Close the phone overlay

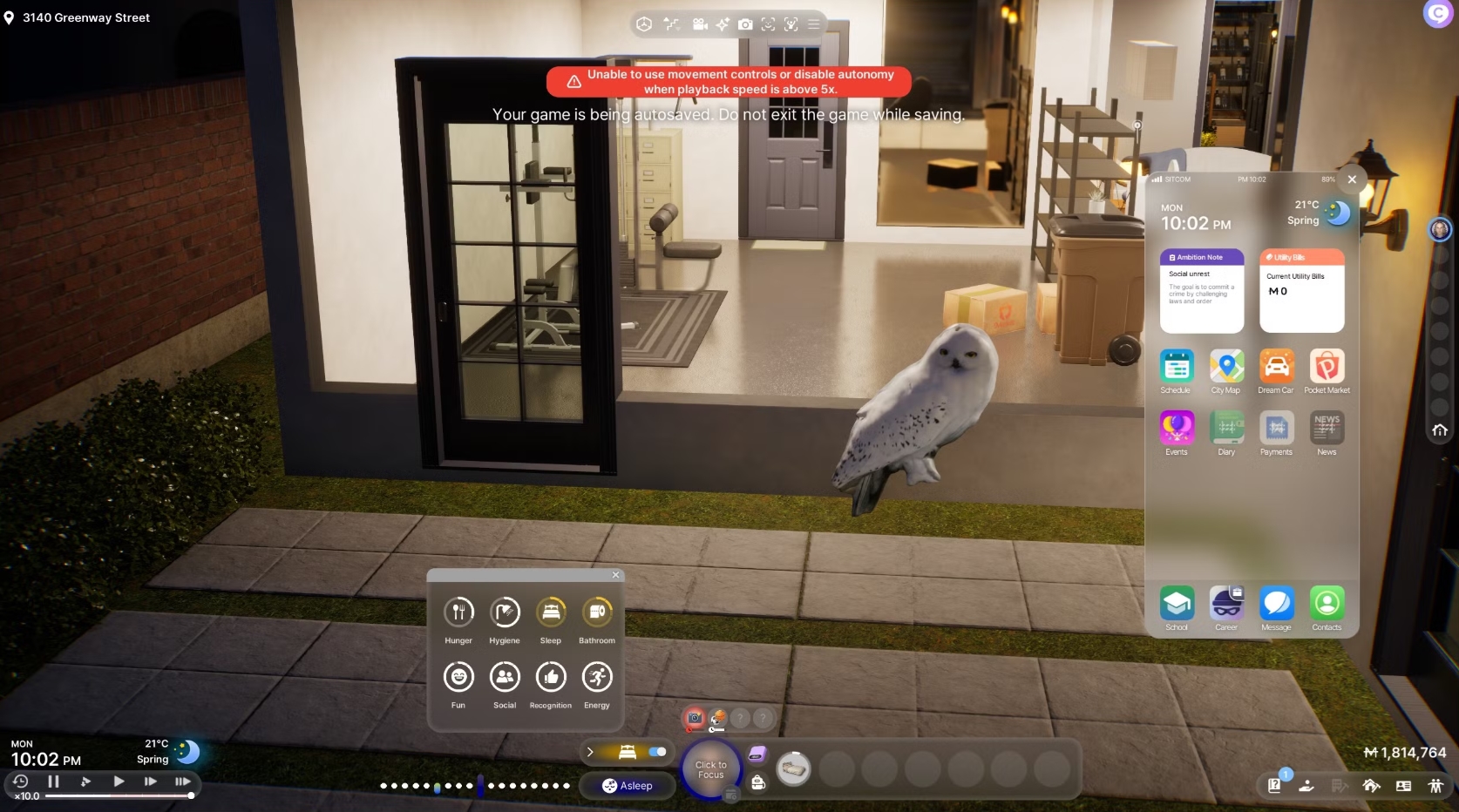pyautogui.click(x=1352, y=179)
